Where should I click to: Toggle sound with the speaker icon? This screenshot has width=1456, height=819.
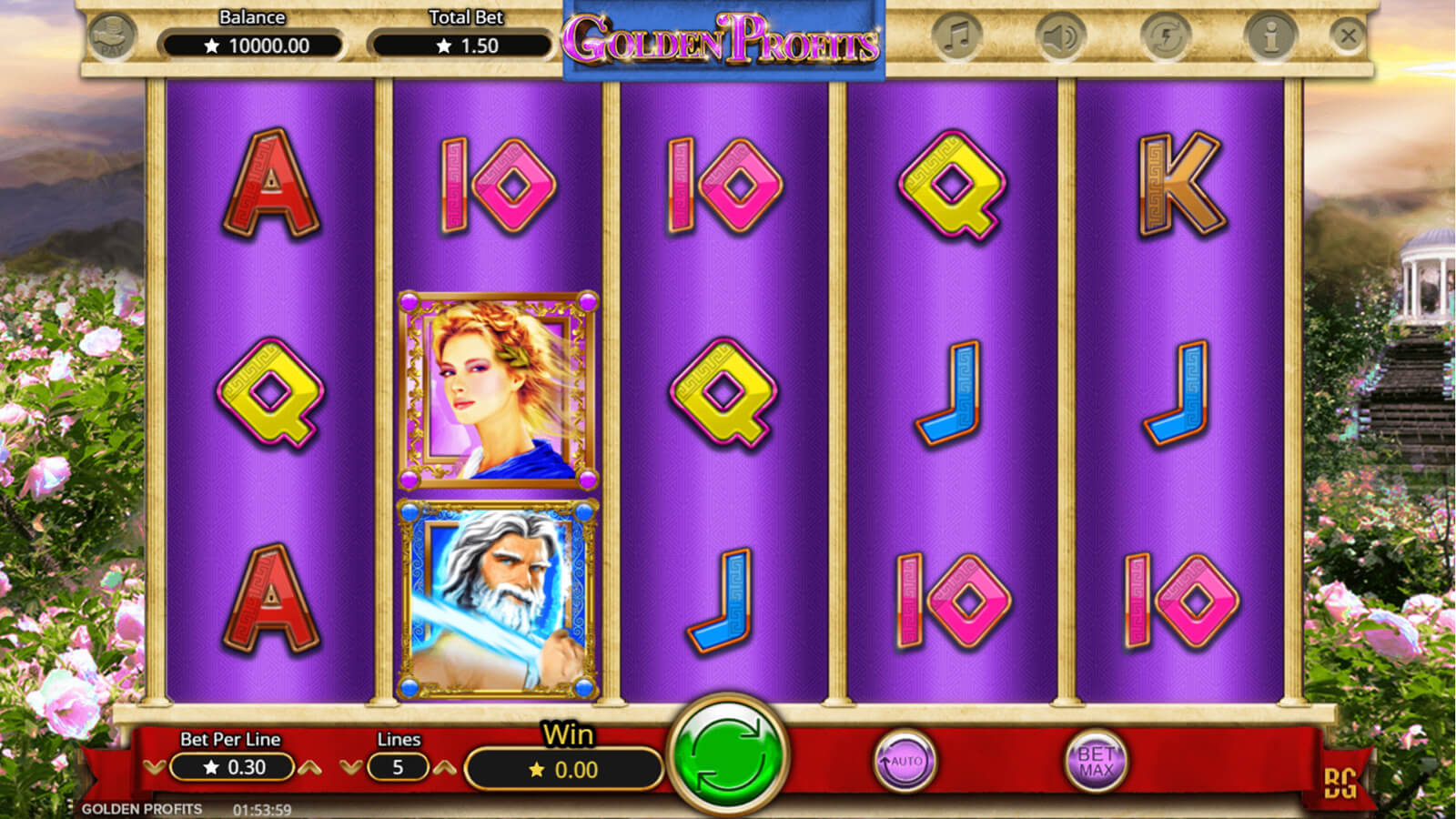click(x=1060, y=37)
